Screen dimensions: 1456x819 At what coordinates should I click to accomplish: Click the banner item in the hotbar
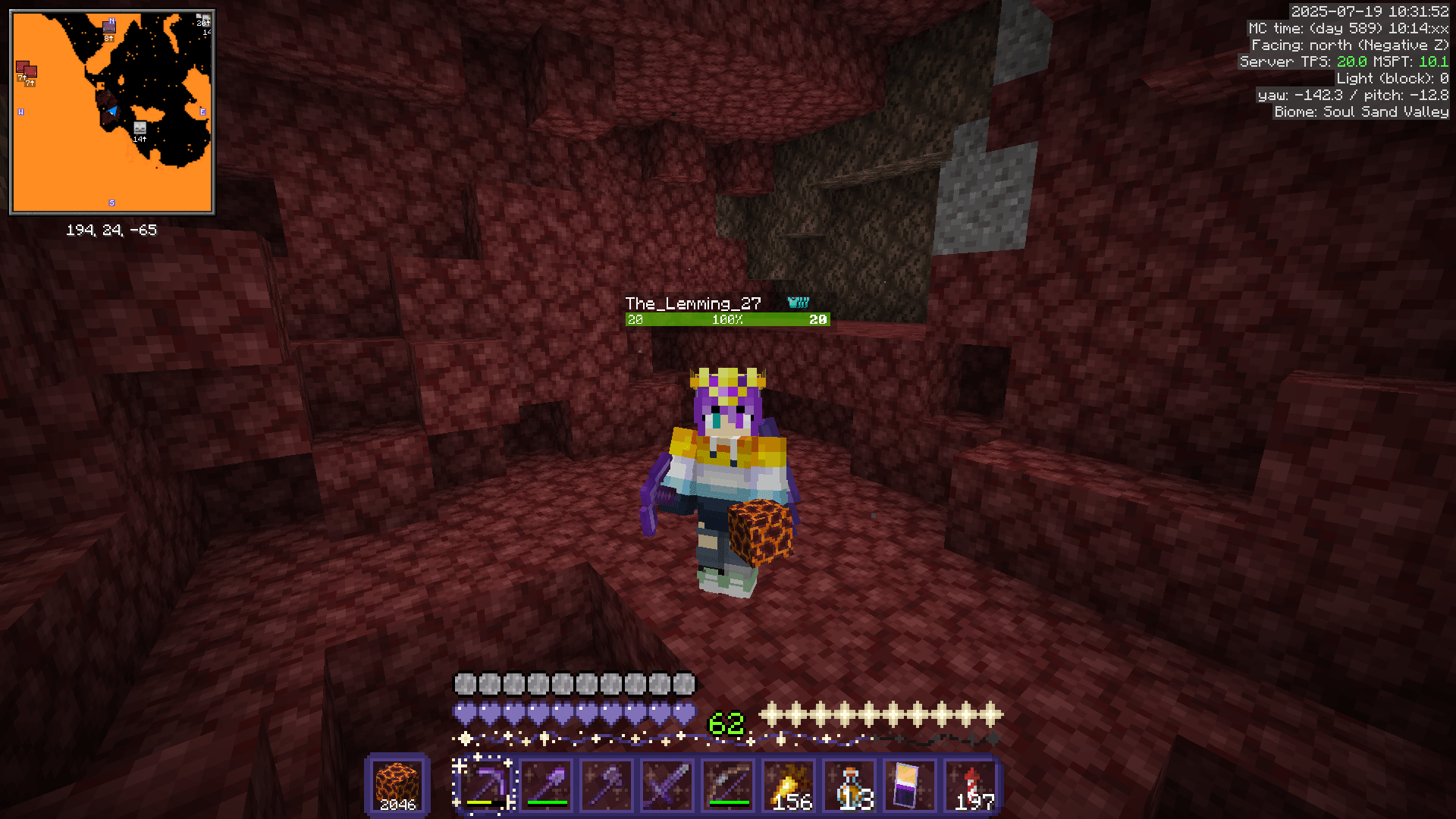tap(910, 785)
